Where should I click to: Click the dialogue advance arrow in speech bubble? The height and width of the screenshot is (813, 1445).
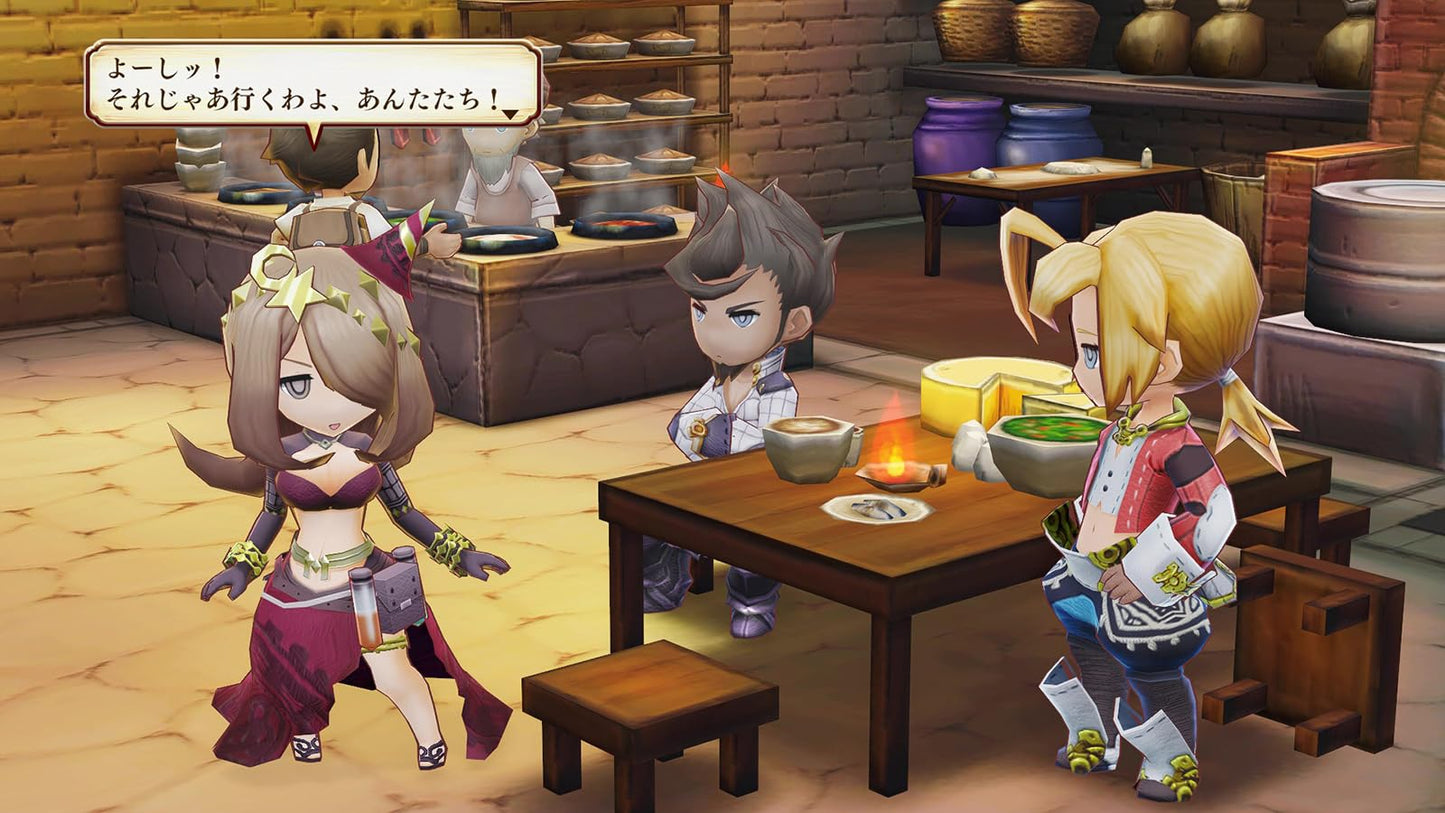point(512,113)
